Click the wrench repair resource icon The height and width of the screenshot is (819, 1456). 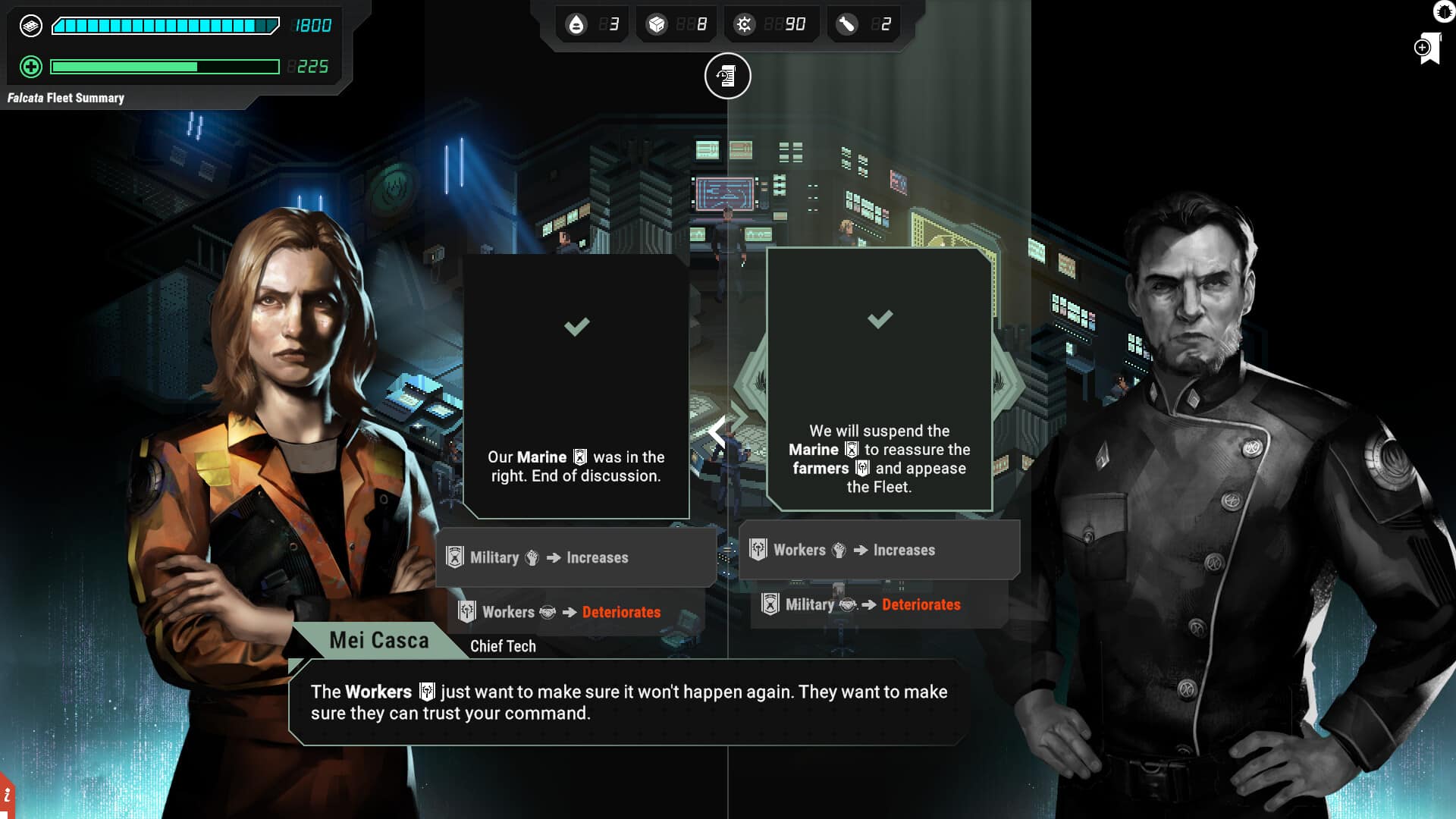pos(846,25)
